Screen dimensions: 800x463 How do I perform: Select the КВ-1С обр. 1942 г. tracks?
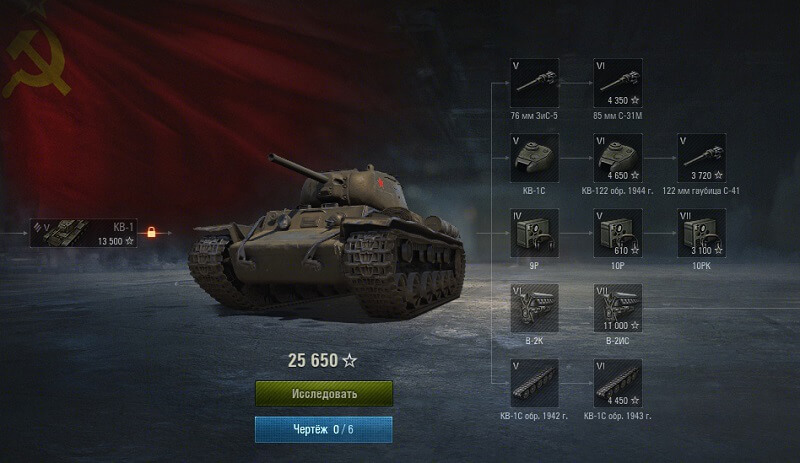pos(534,384)
